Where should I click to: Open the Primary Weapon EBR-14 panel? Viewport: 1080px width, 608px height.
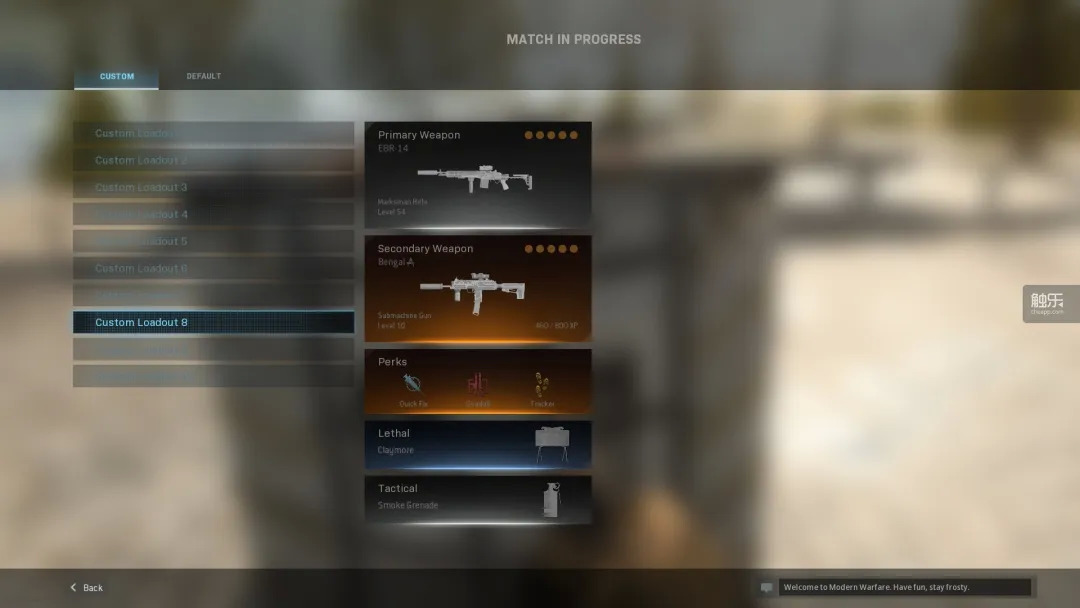pos(477,174)
